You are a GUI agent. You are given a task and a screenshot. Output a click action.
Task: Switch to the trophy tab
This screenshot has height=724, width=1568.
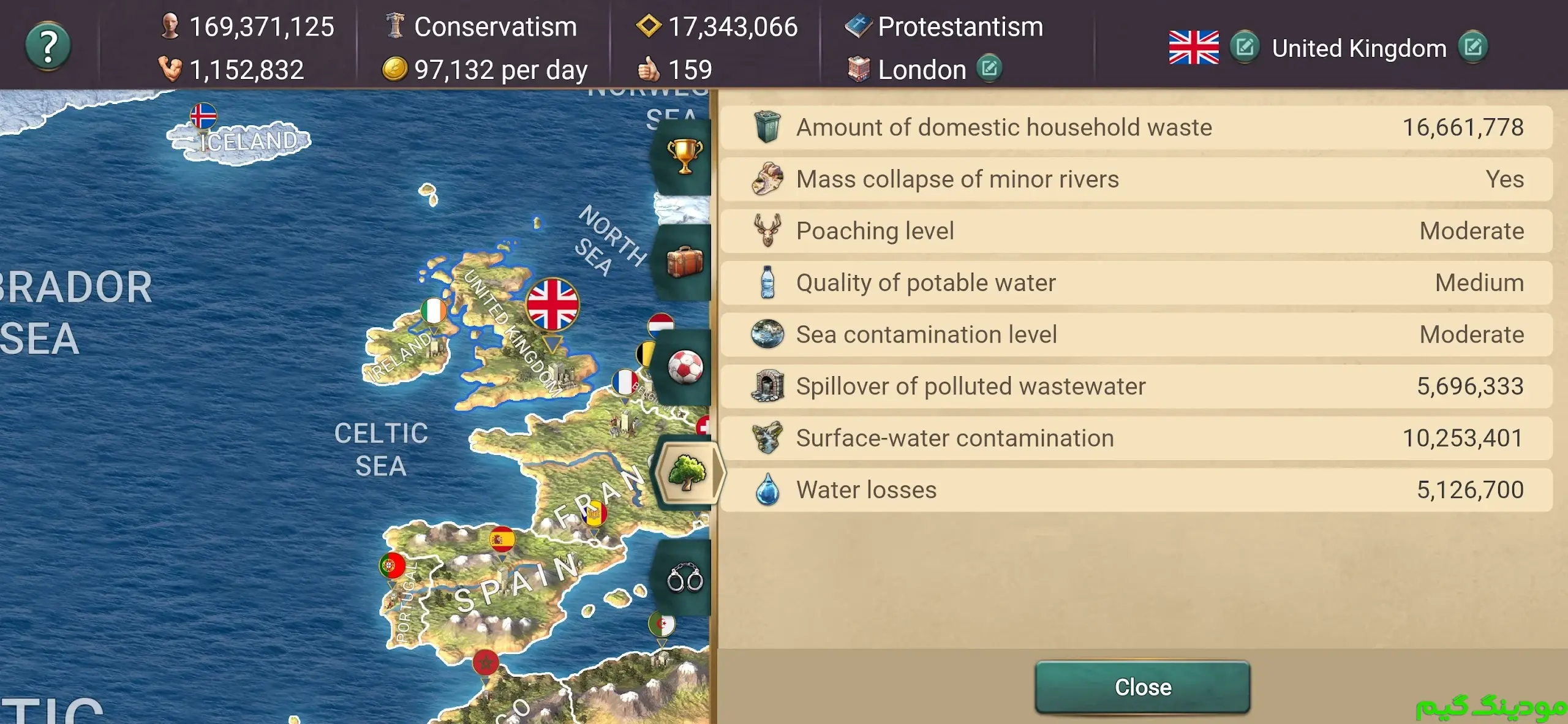point(684,156)
